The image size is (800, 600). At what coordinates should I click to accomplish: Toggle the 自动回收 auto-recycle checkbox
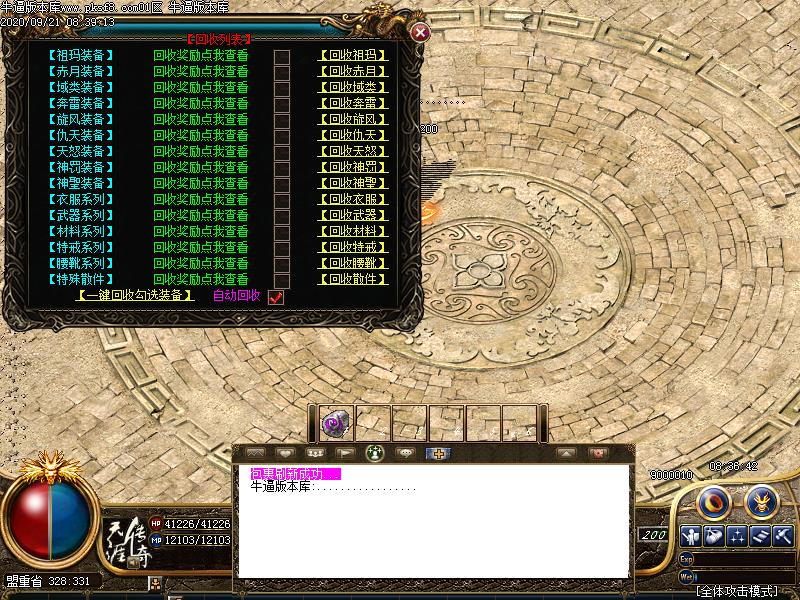[x=277, y=297]
